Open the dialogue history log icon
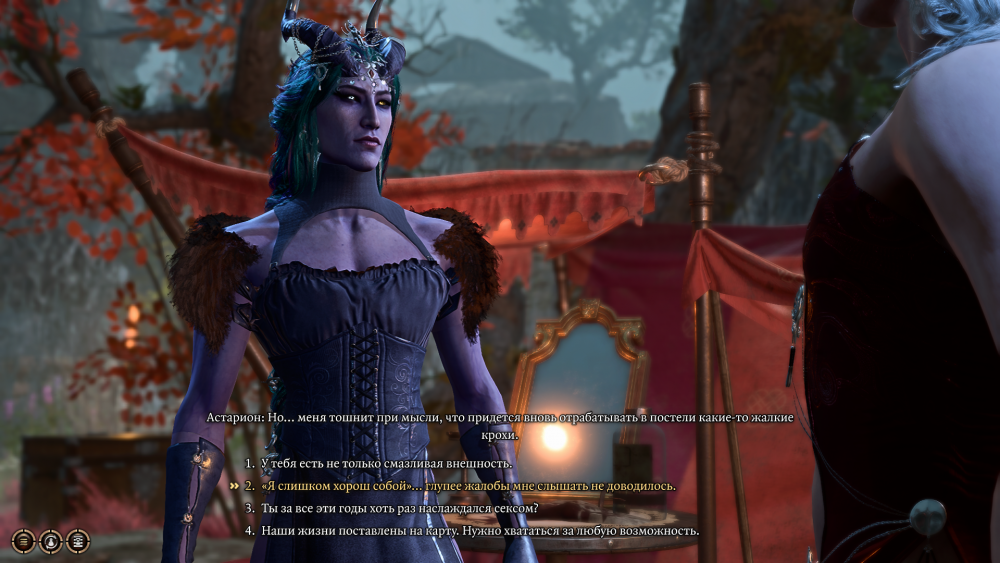This screenshot has height=563, width=1000. tap(77, 541)
